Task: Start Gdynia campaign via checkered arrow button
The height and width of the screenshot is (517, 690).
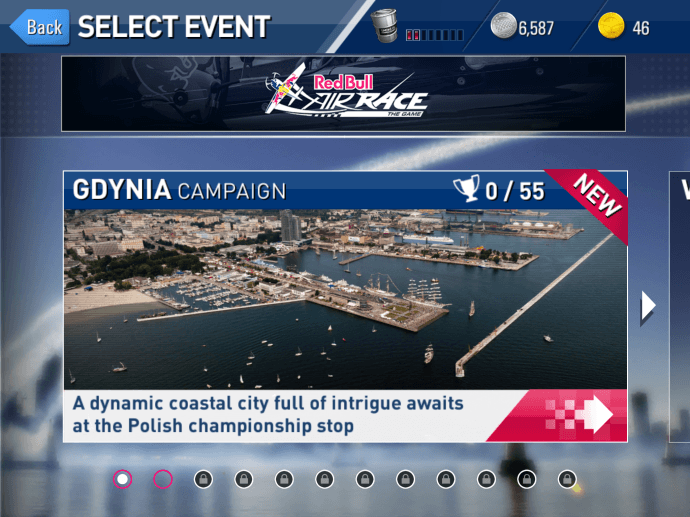Action: point(574,415)
